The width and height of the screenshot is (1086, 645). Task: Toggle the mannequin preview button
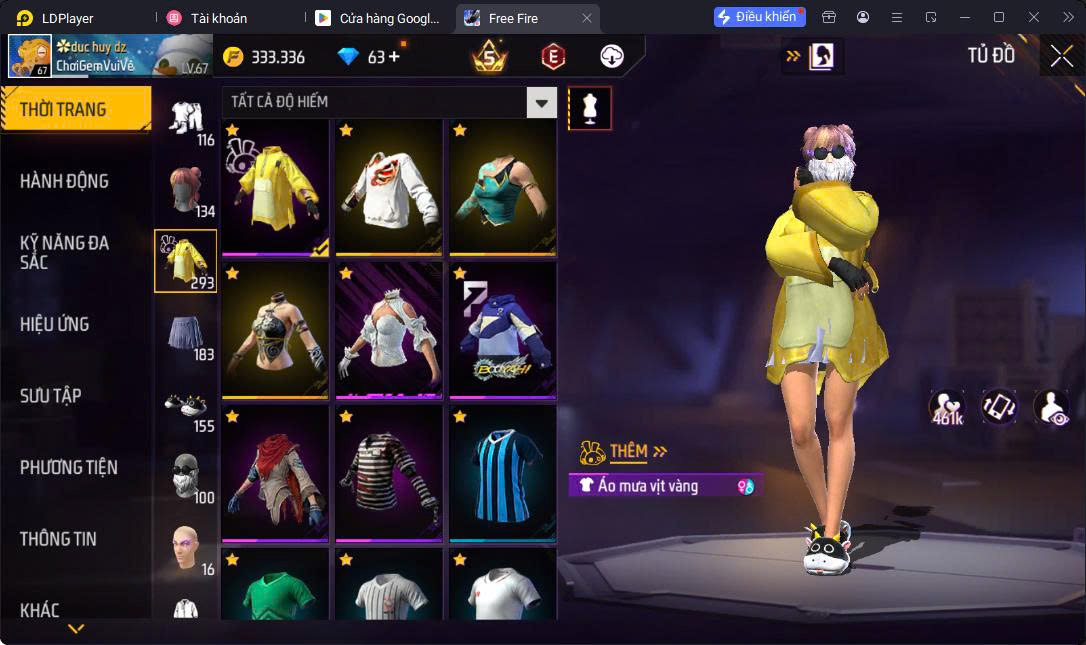[x=590, y=108]
